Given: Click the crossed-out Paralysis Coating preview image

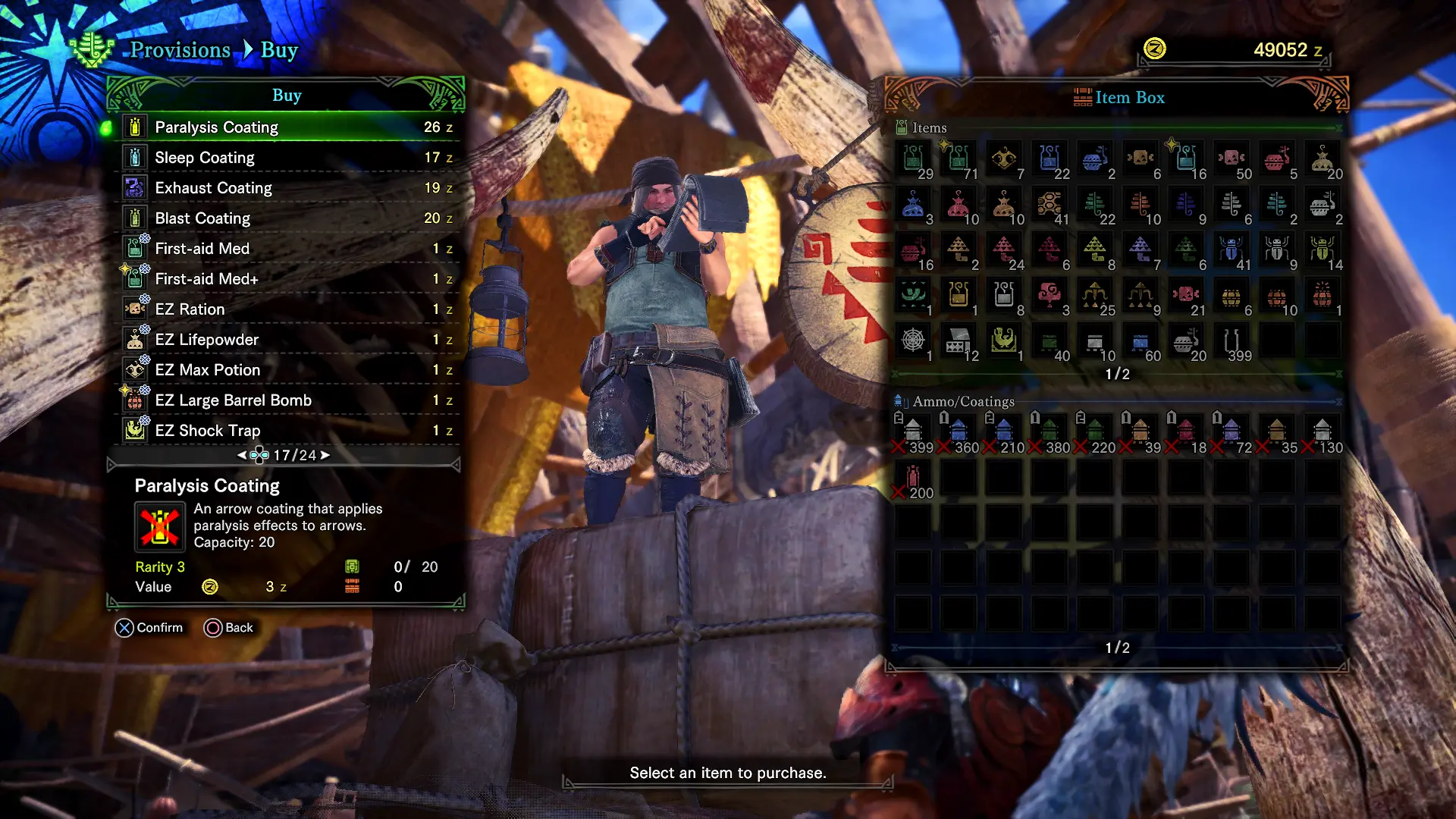Looking at the screenshot, I should tap(160, 526).
